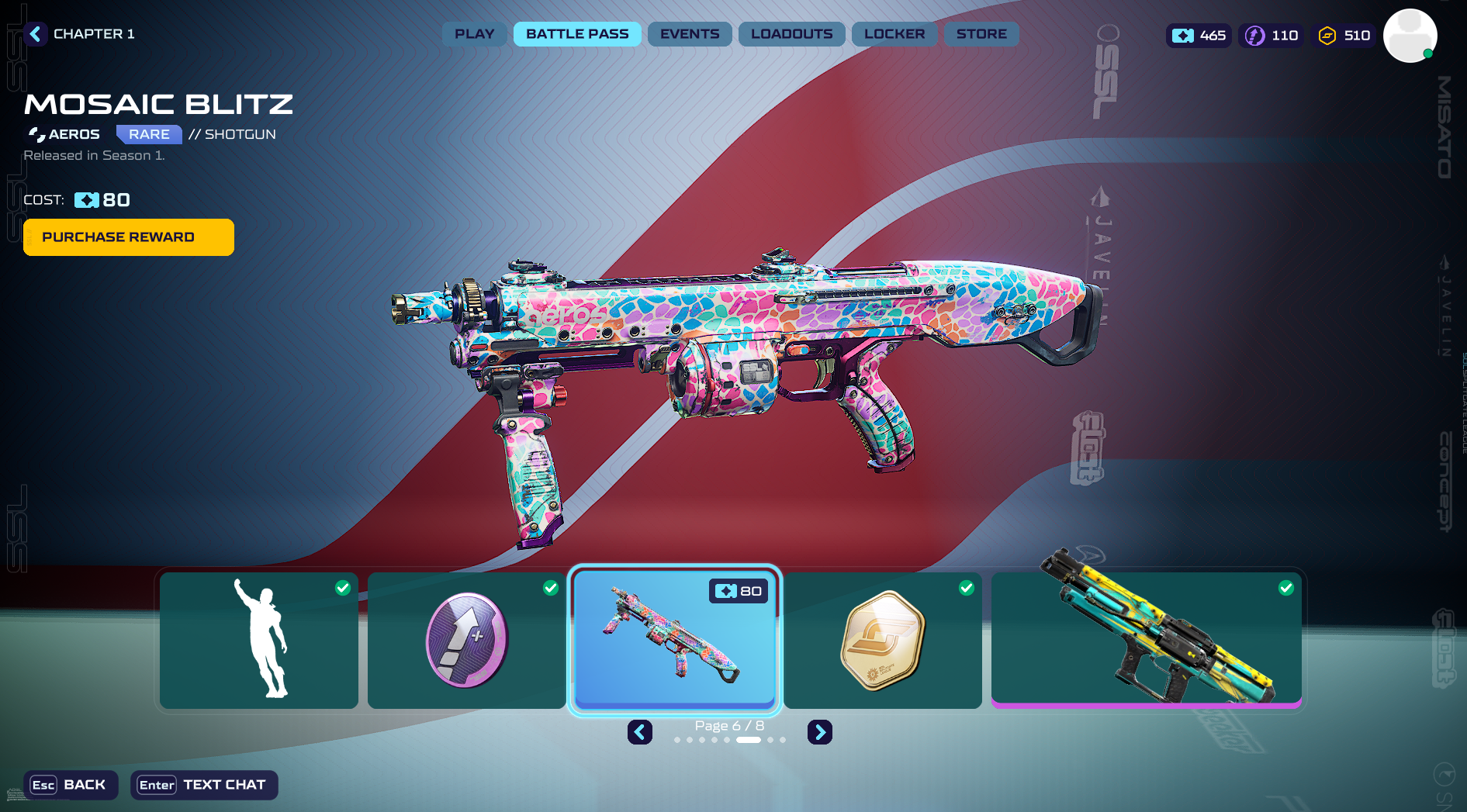Click the gold coin currency balance
Screen dimensions: 1467x812
coord(1344,36)
